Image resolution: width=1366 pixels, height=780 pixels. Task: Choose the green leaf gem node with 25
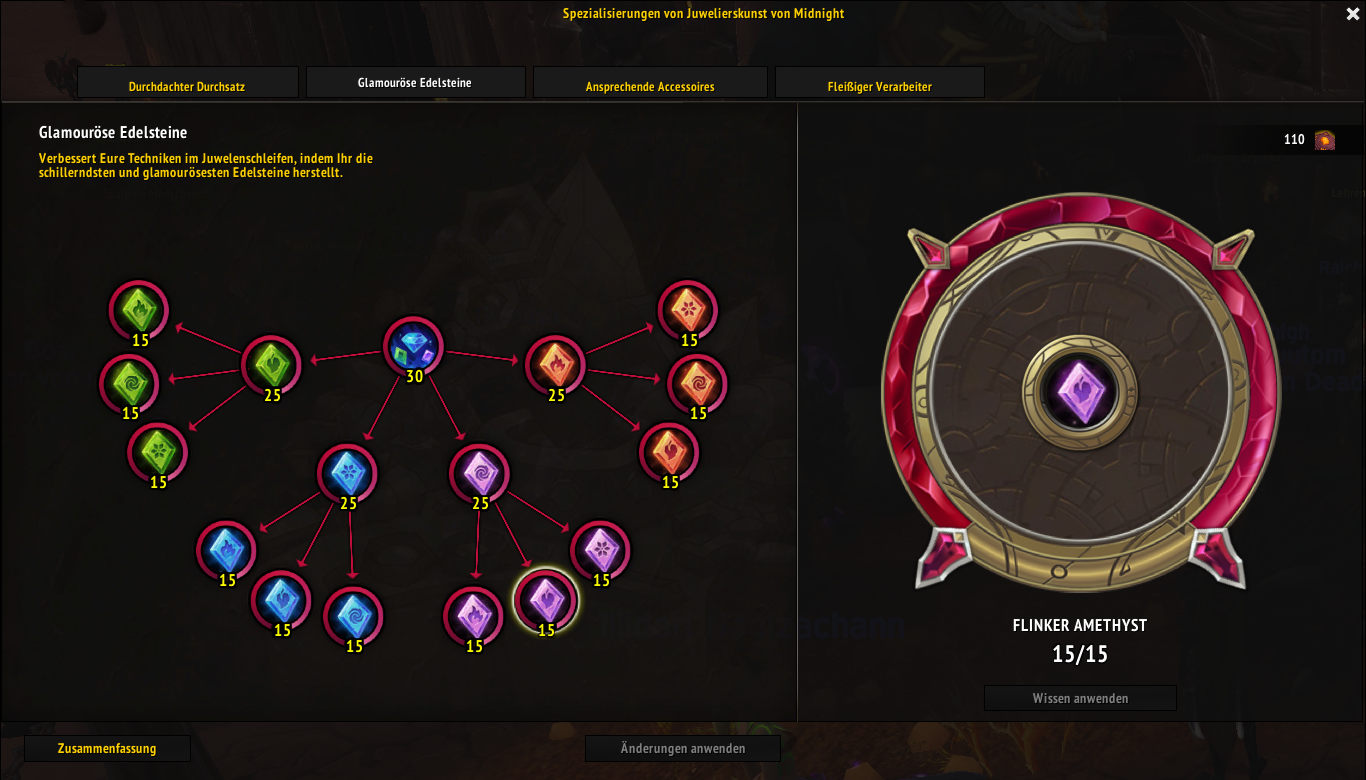pyautogui.click(x=272, y=365)
